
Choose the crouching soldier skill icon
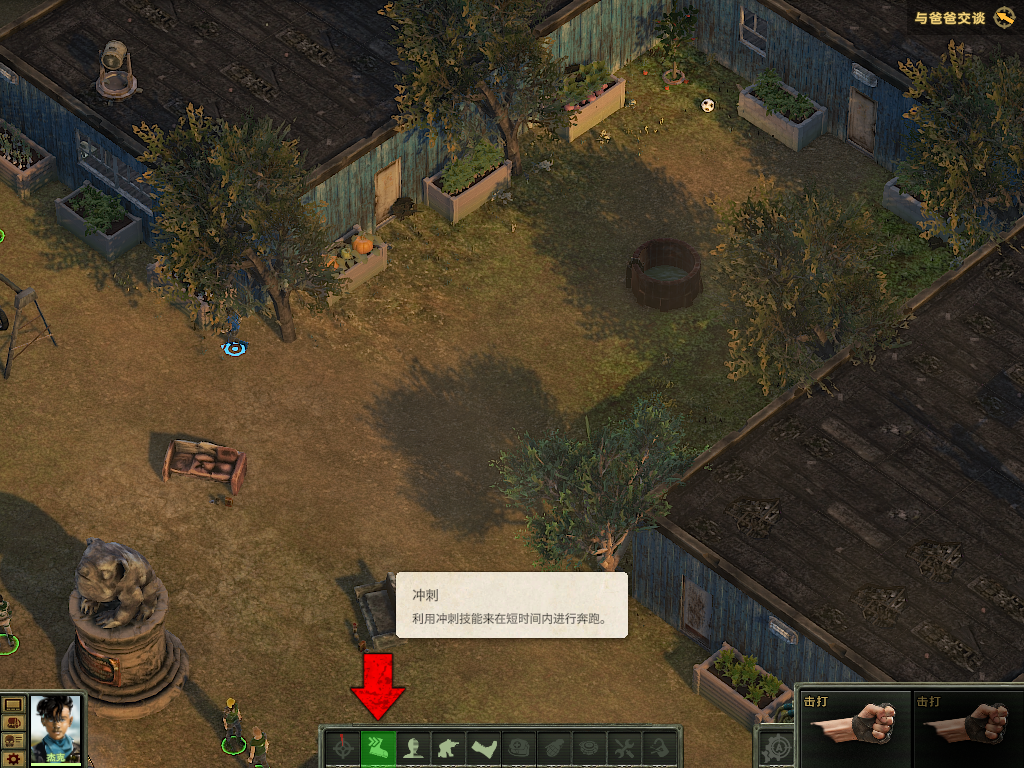(x=449, y=748)
